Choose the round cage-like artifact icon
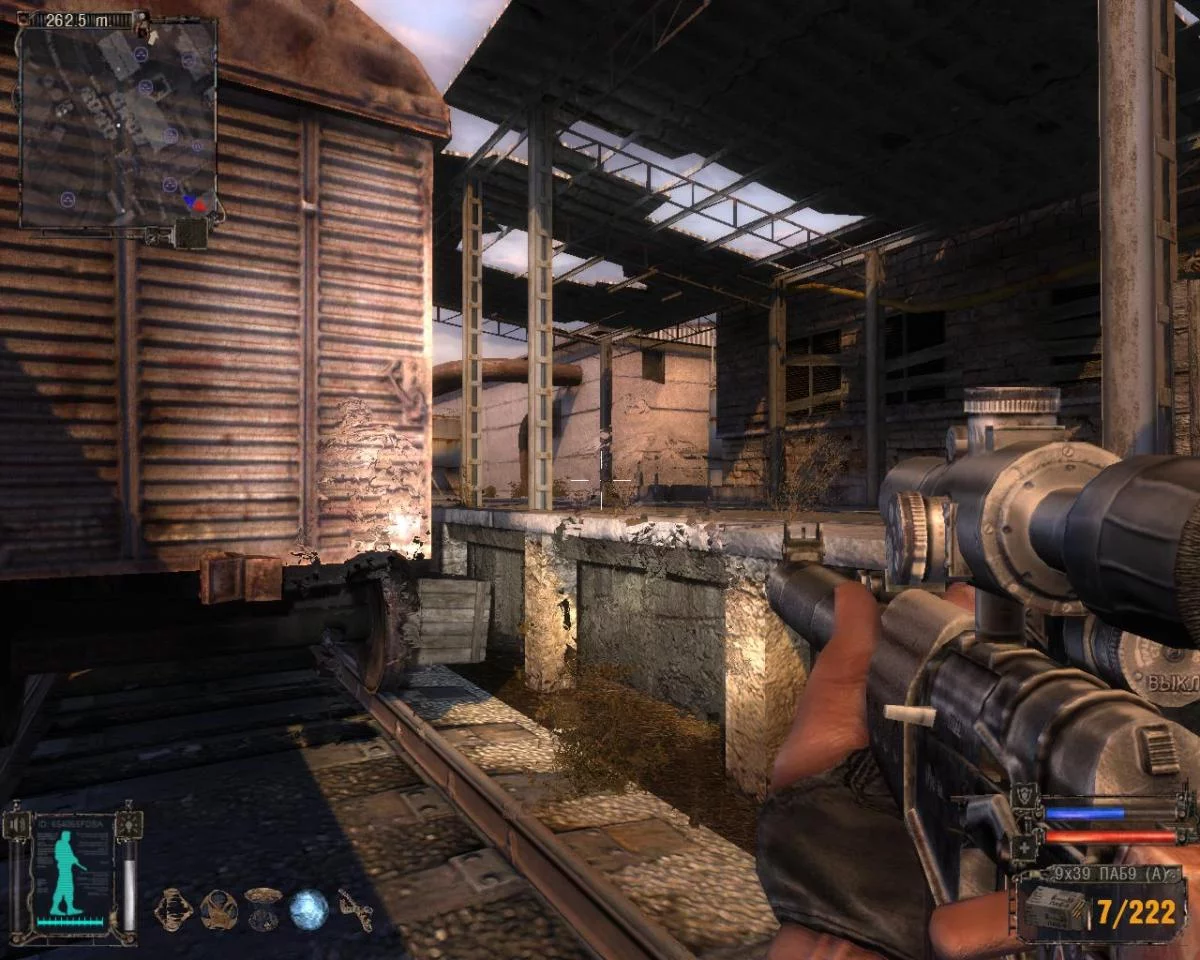Screen dimensions: 1200x960 (218, 909)
